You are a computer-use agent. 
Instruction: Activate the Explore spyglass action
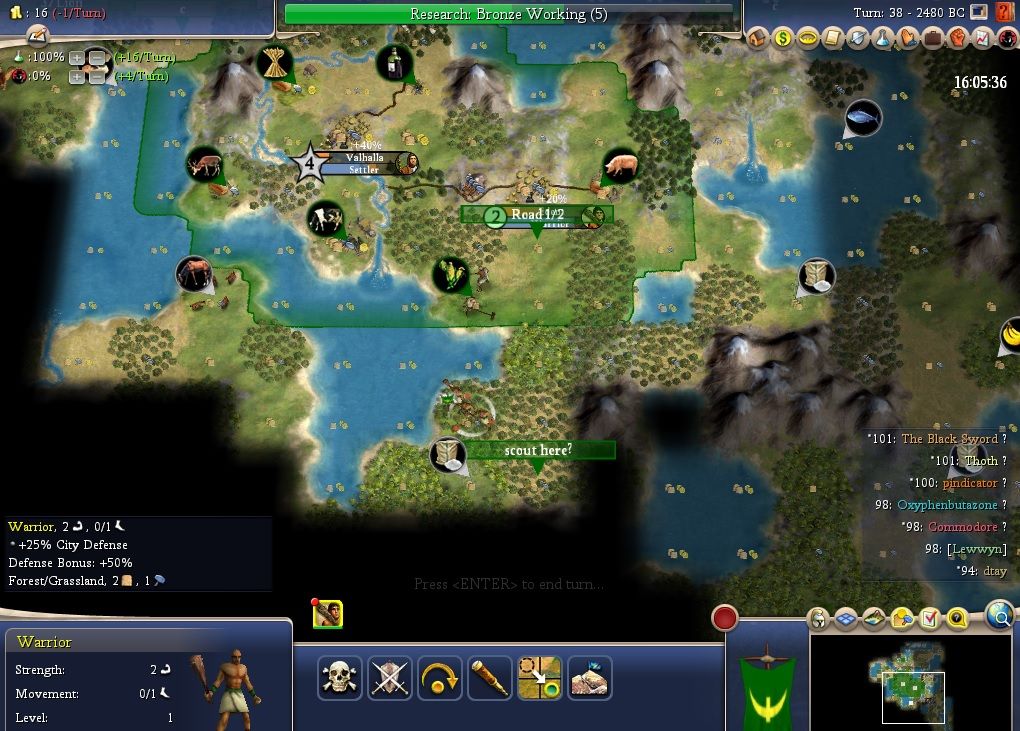click(490, 678)
